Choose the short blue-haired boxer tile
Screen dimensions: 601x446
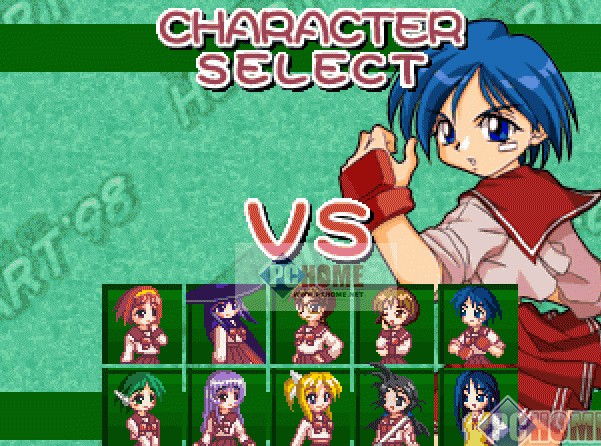click(x=475, y=324)
